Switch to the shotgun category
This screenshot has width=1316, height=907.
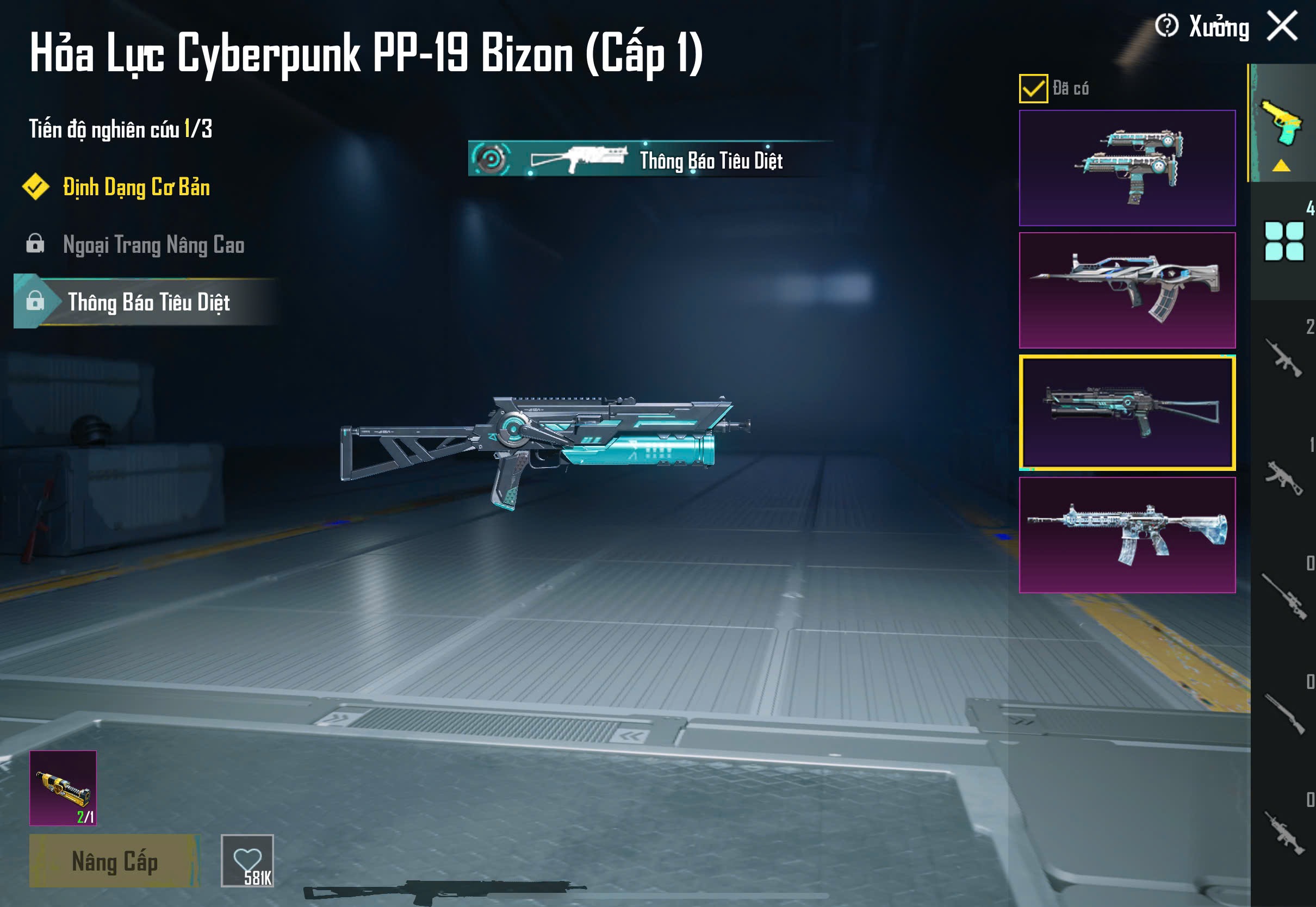click(1283, 714)
